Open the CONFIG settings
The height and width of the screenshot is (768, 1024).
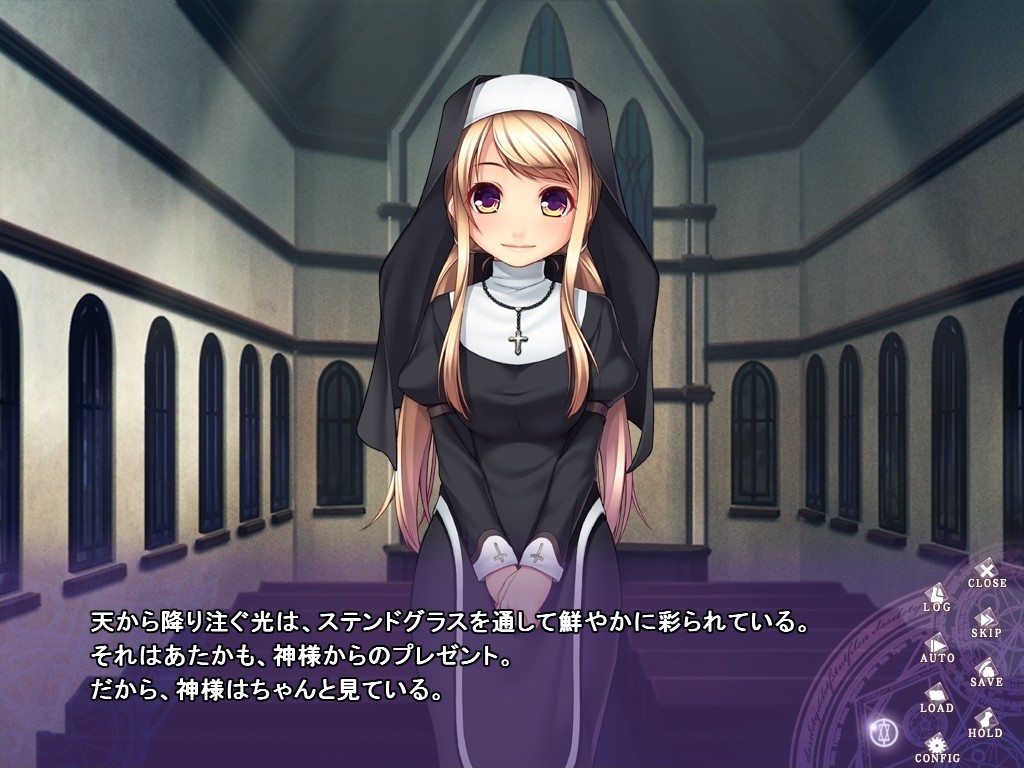point(936,747)
